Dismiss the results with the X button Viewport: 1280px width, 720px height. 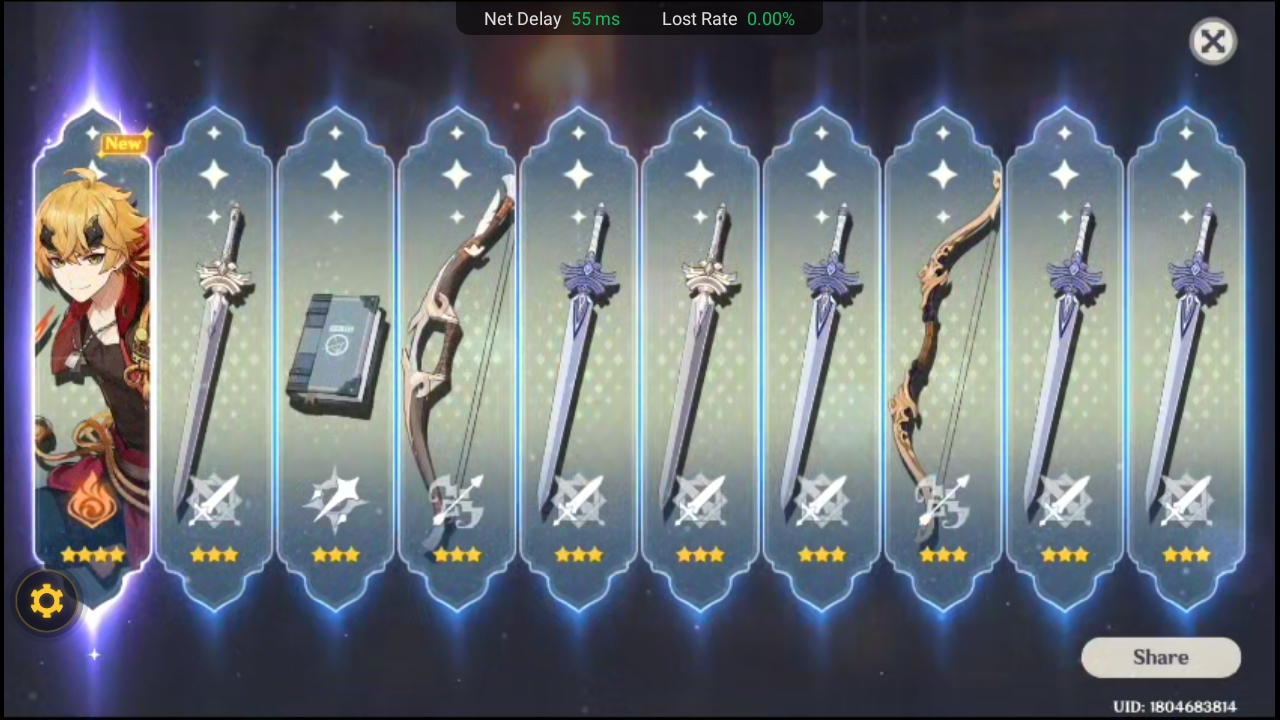pos(1213,41)
